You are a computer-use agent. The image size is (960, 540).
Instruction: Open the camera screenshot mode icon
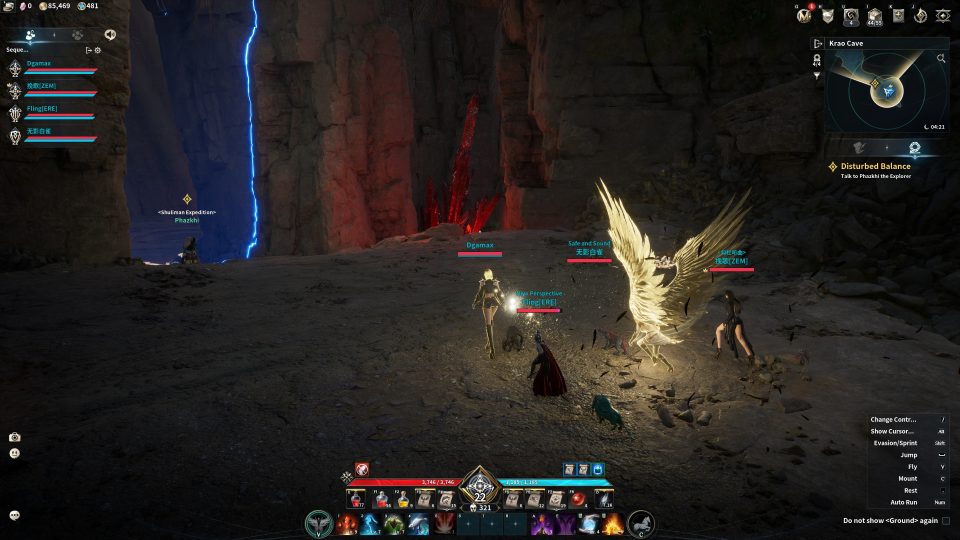[15, 437]
